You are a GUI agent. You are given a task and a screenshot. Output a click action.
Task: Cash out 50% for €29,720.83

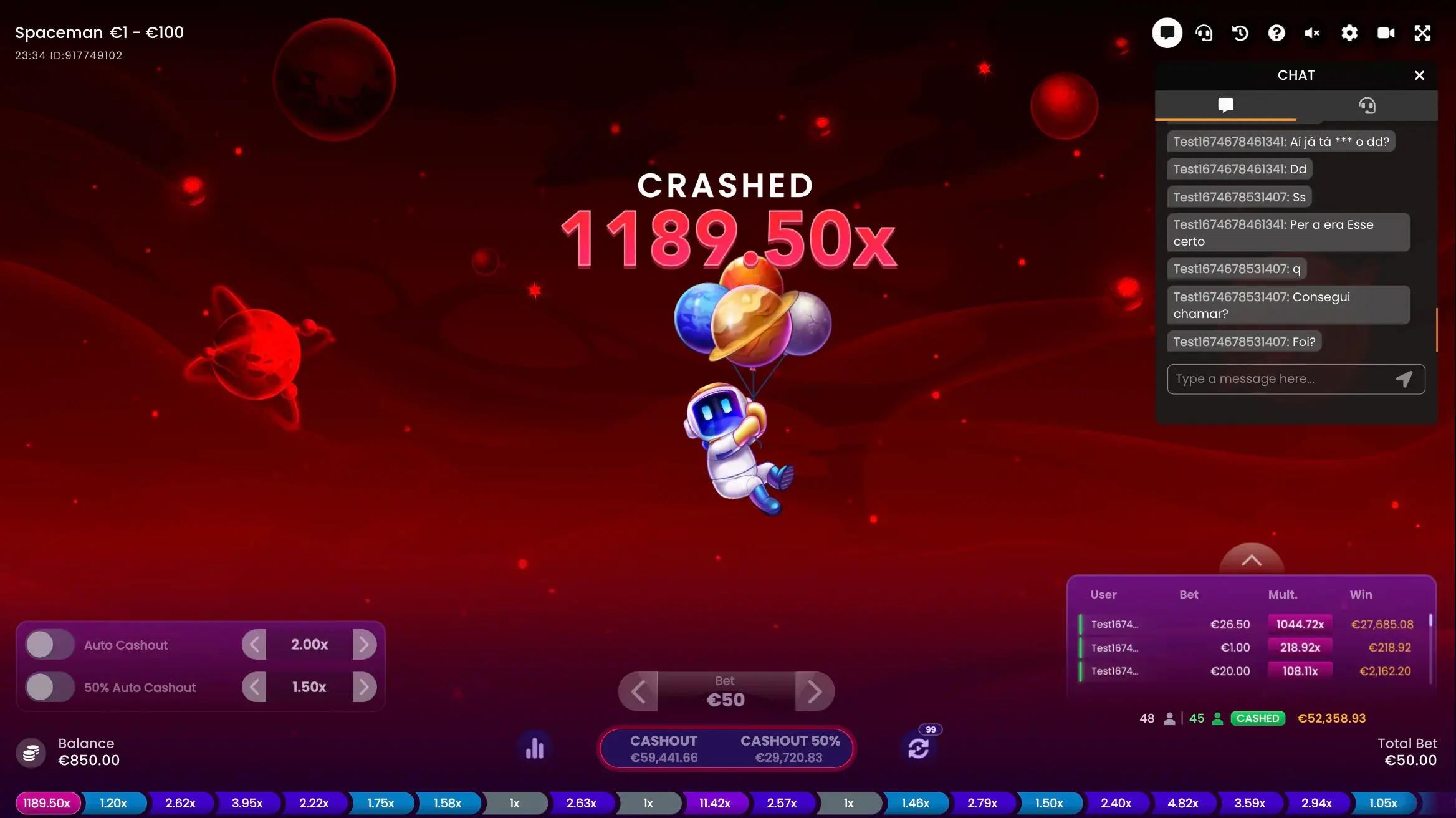[x=790, y=749]
